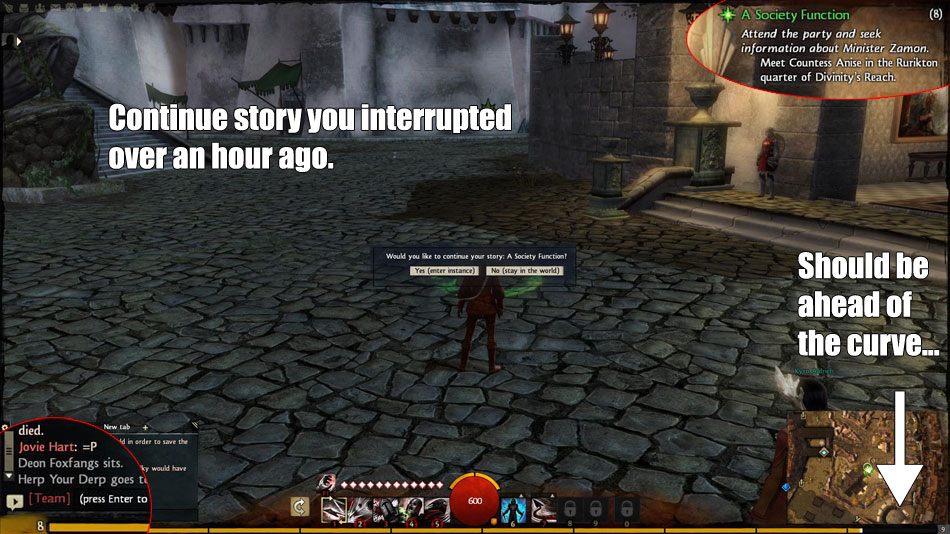The height and width of the screenshot is (534, 950).
Task: Choose Yes (enter instance) in the story prompt
Action: click(446, 271)
